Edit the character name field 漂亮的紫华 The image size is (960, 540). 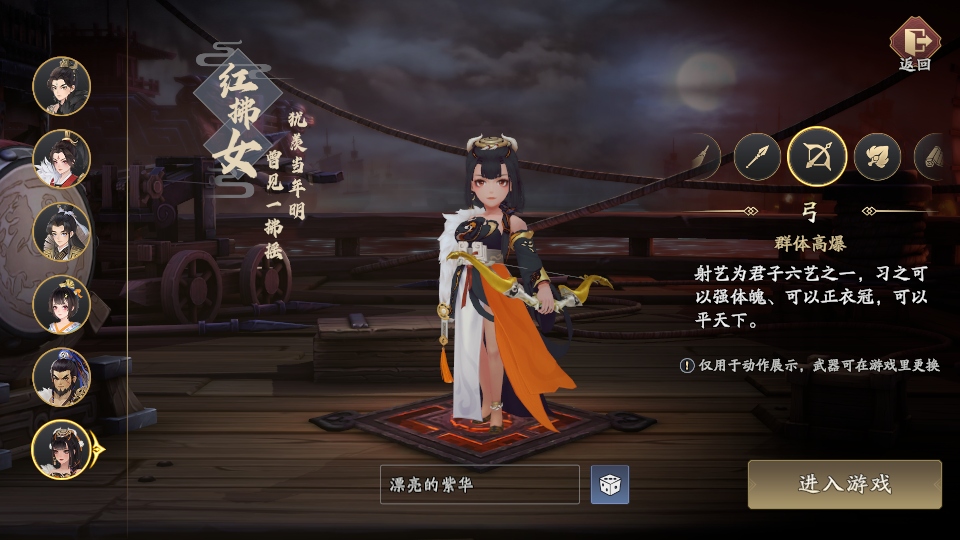click(480, 485)
